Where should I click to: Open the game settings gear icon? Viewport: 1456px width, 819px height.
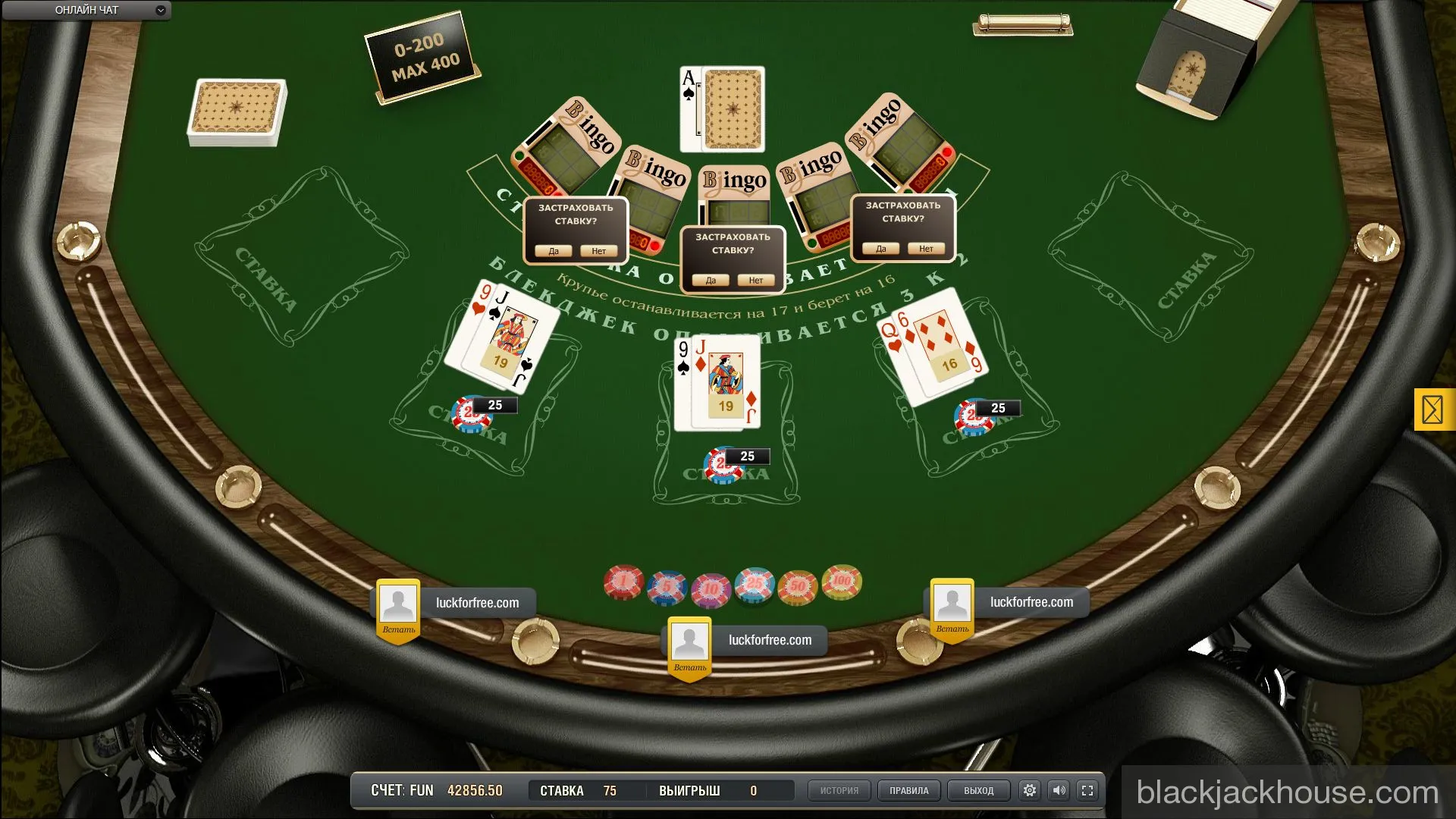pyautogui.click(x=1029, y=789)
